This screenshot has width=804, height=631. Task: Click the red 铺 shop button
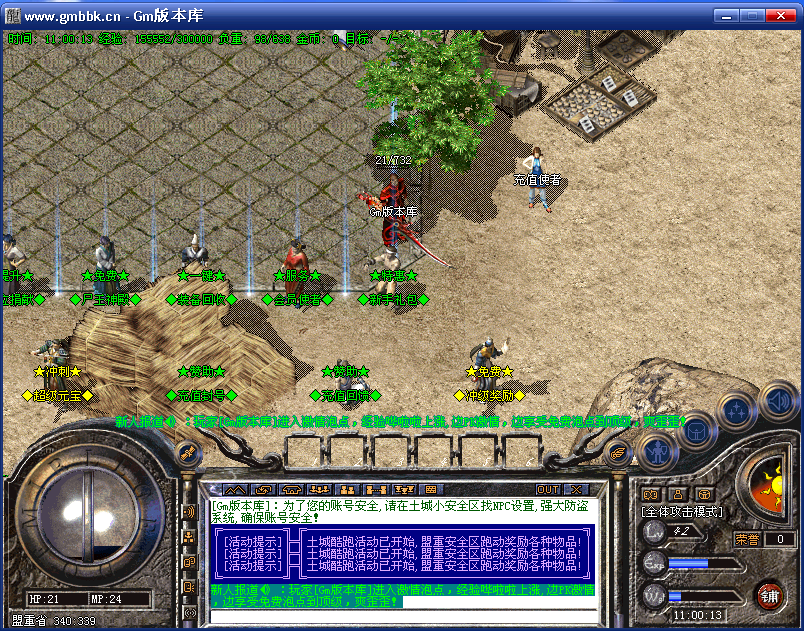click(769, 596)
